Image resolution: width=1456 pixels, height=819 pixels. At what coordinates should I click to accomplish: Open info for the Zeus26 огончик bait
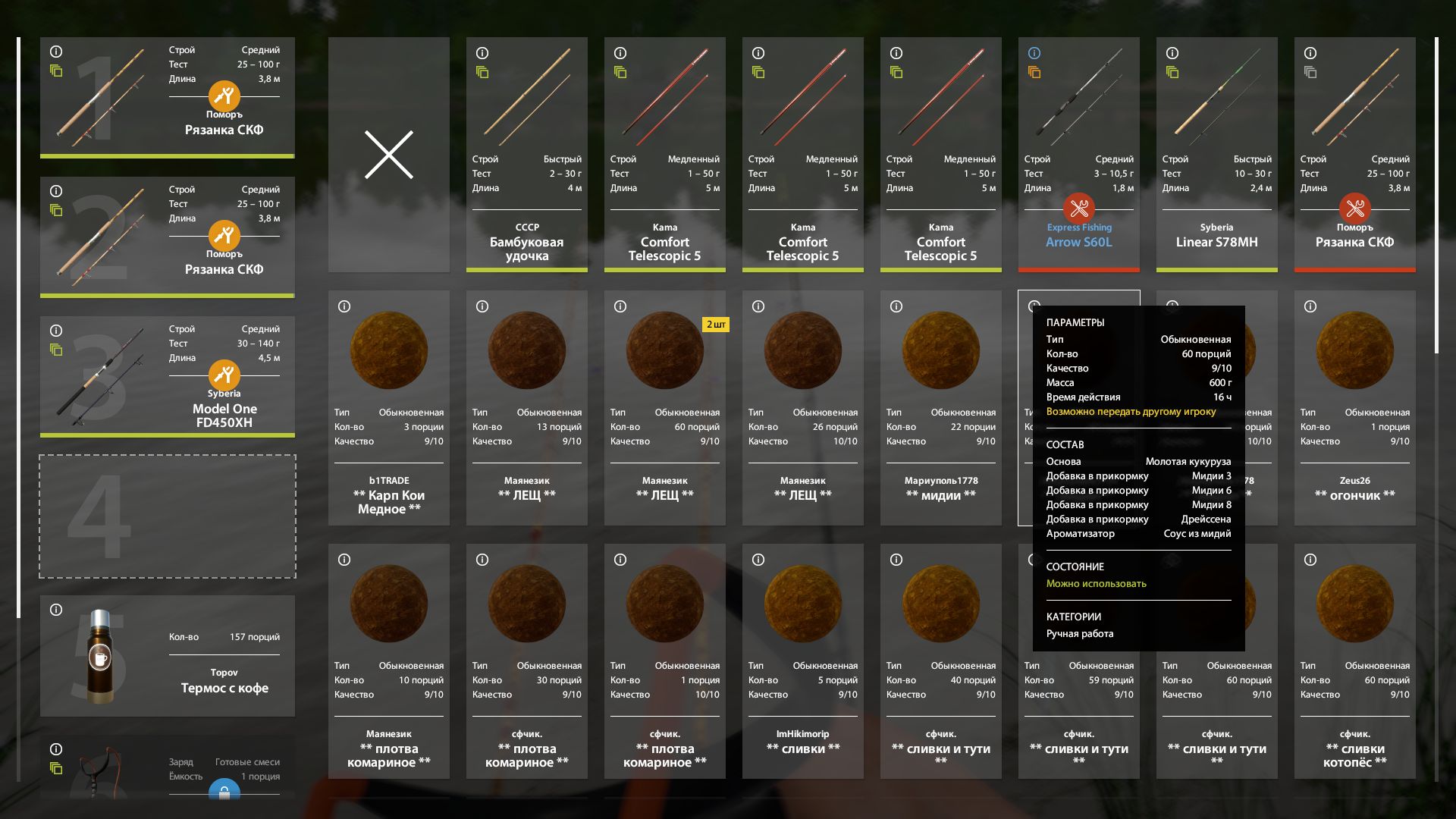coord(1310,306)
